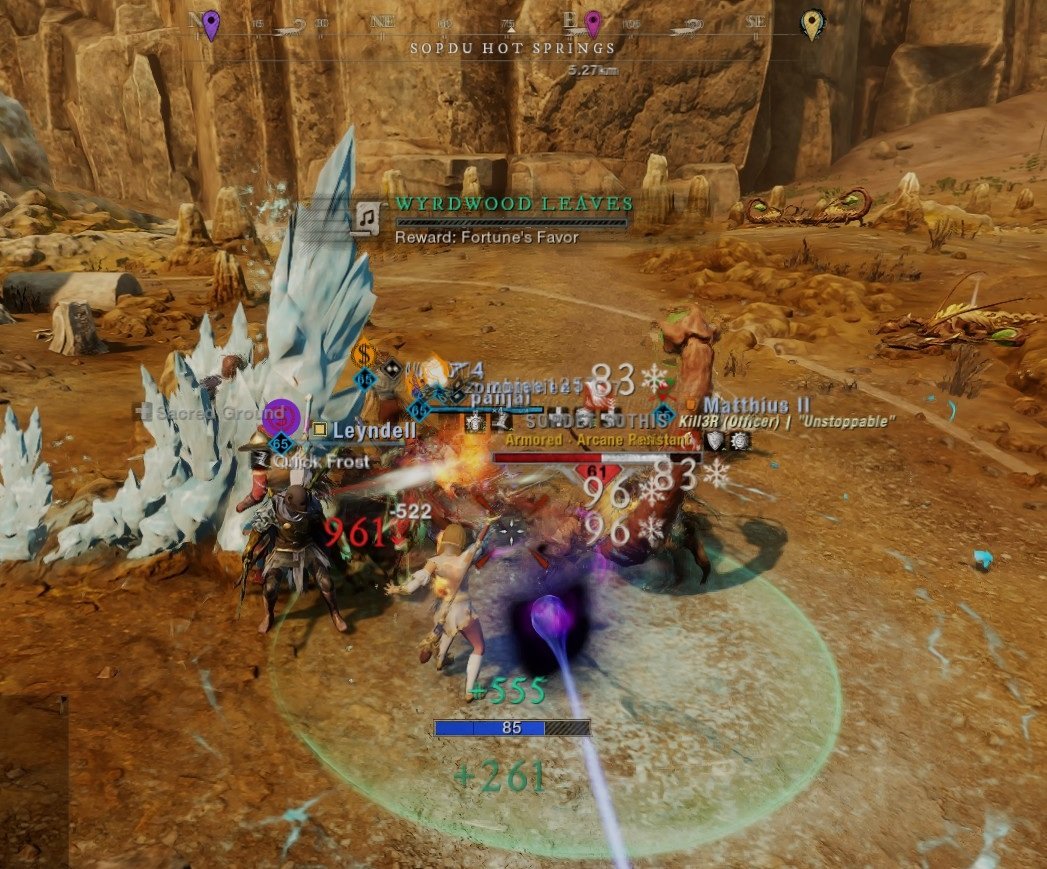This screenshot has width=1047, height=869.
Task: Select the Leyndell player nameplate
Action: tap(361, 430)
